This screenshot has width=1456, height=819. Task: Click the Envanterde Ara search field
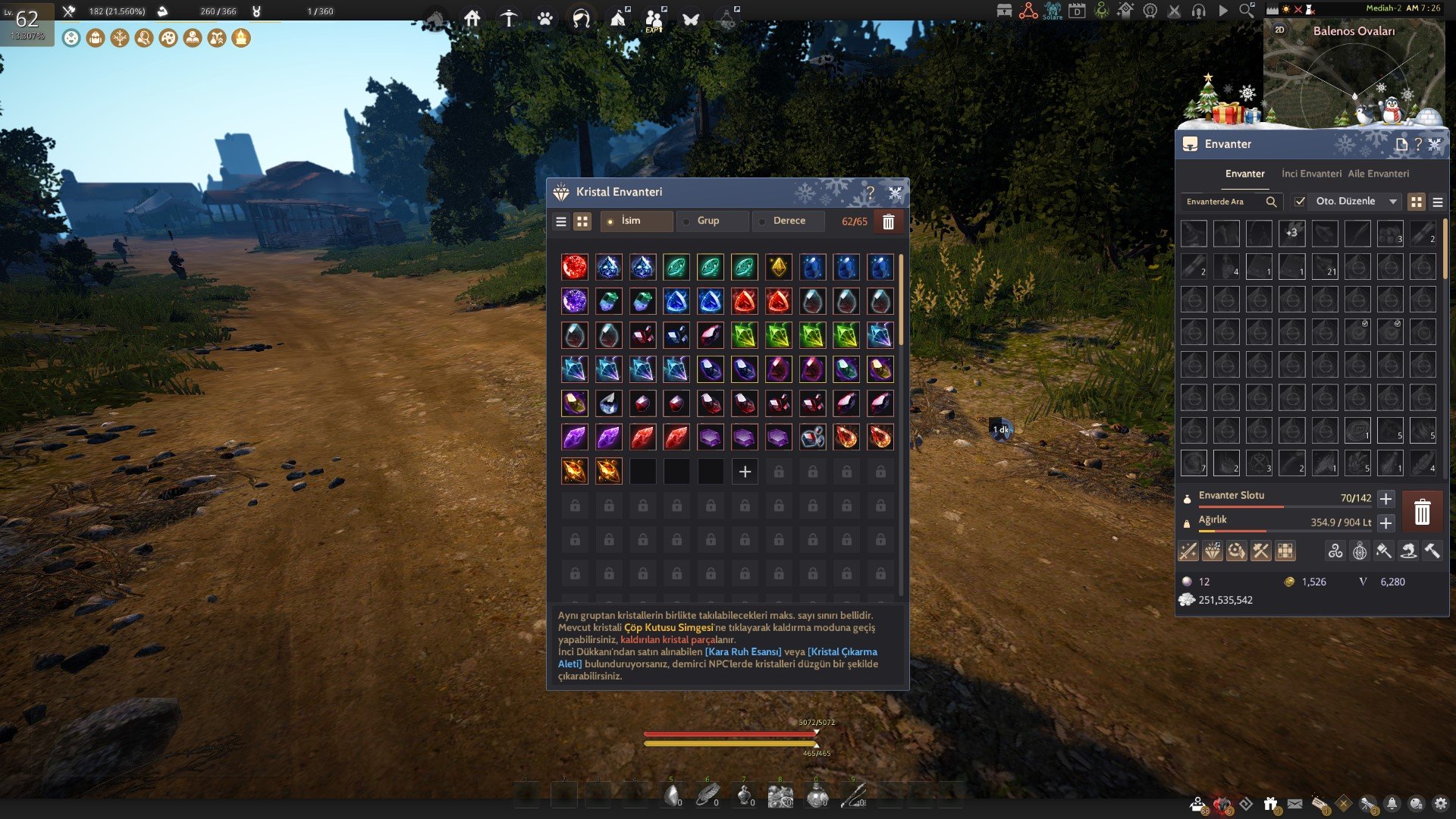[x=1221, y=202]
